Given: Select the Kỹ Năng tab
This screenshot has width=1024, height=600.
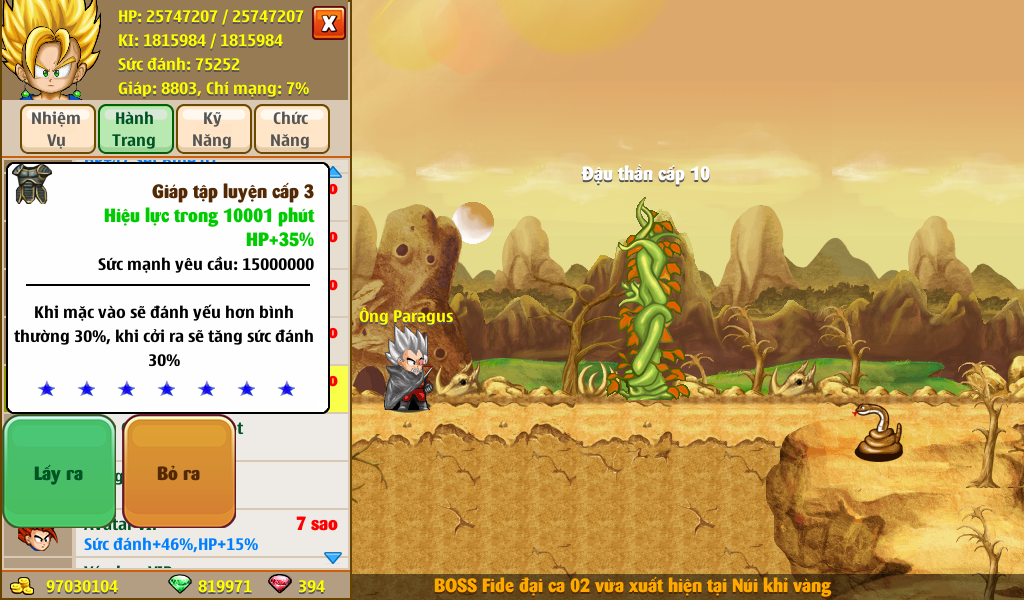Looking at the screenshot, I should tap(213, 129).
